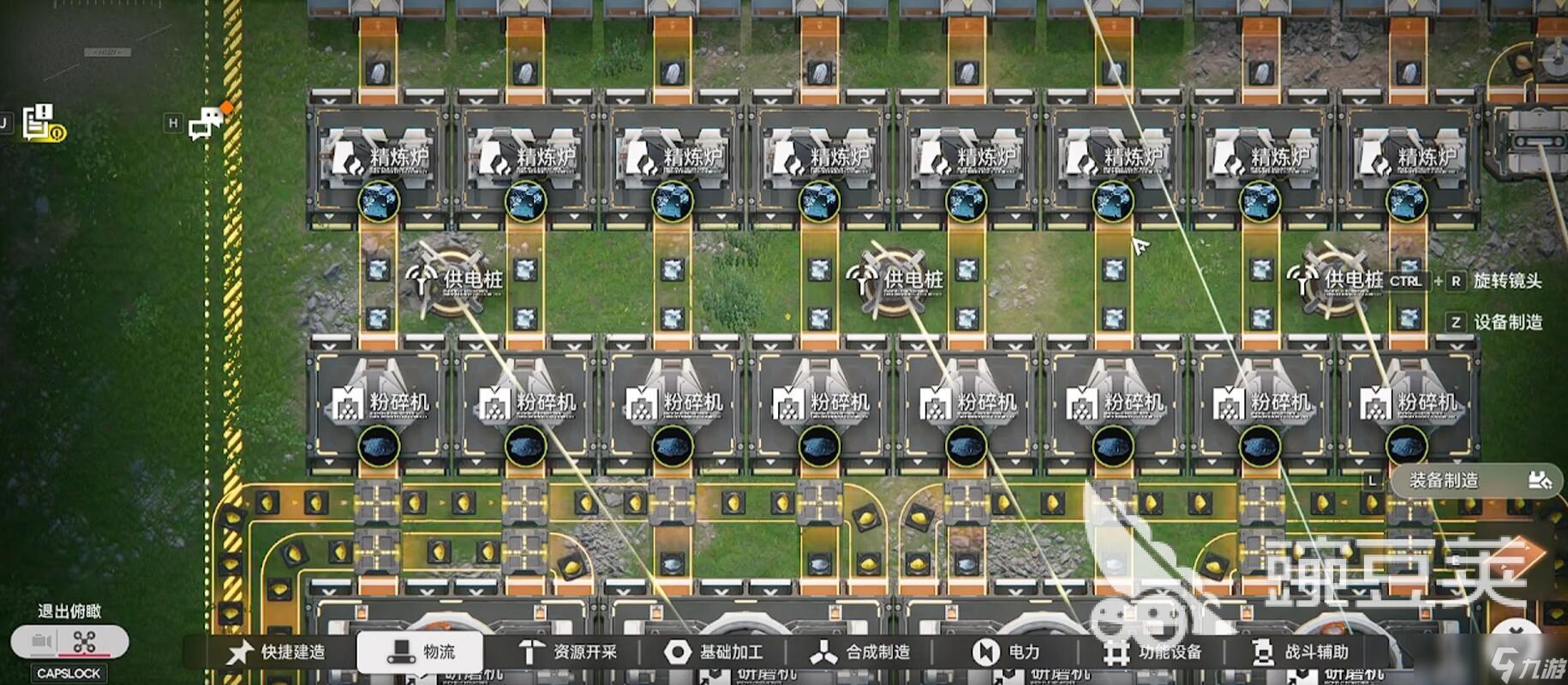Click the 装备制造 equipment crafting button
The image size is (1568, 685).
click(1475, 480)
